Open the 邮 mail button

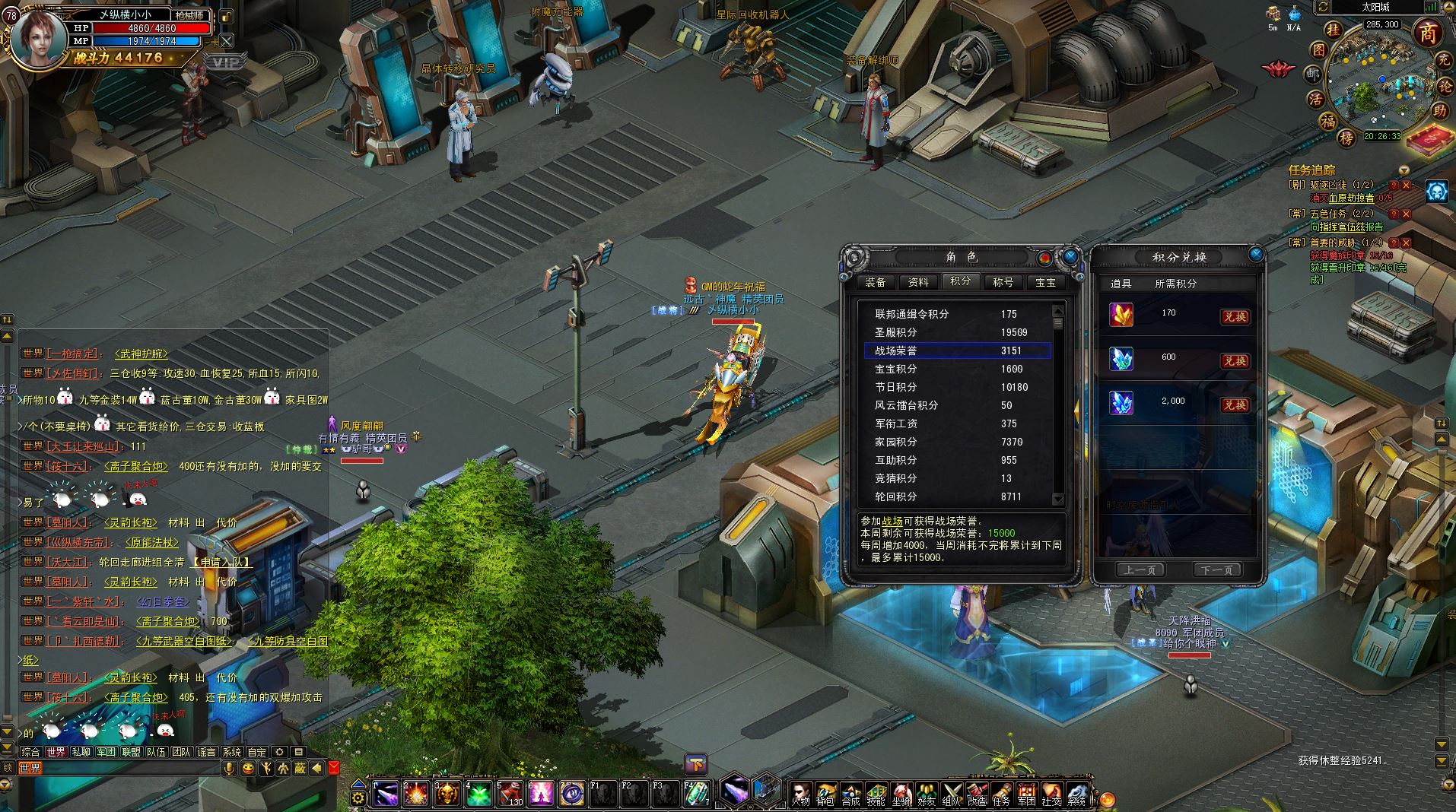click(x=1313, y=75)
